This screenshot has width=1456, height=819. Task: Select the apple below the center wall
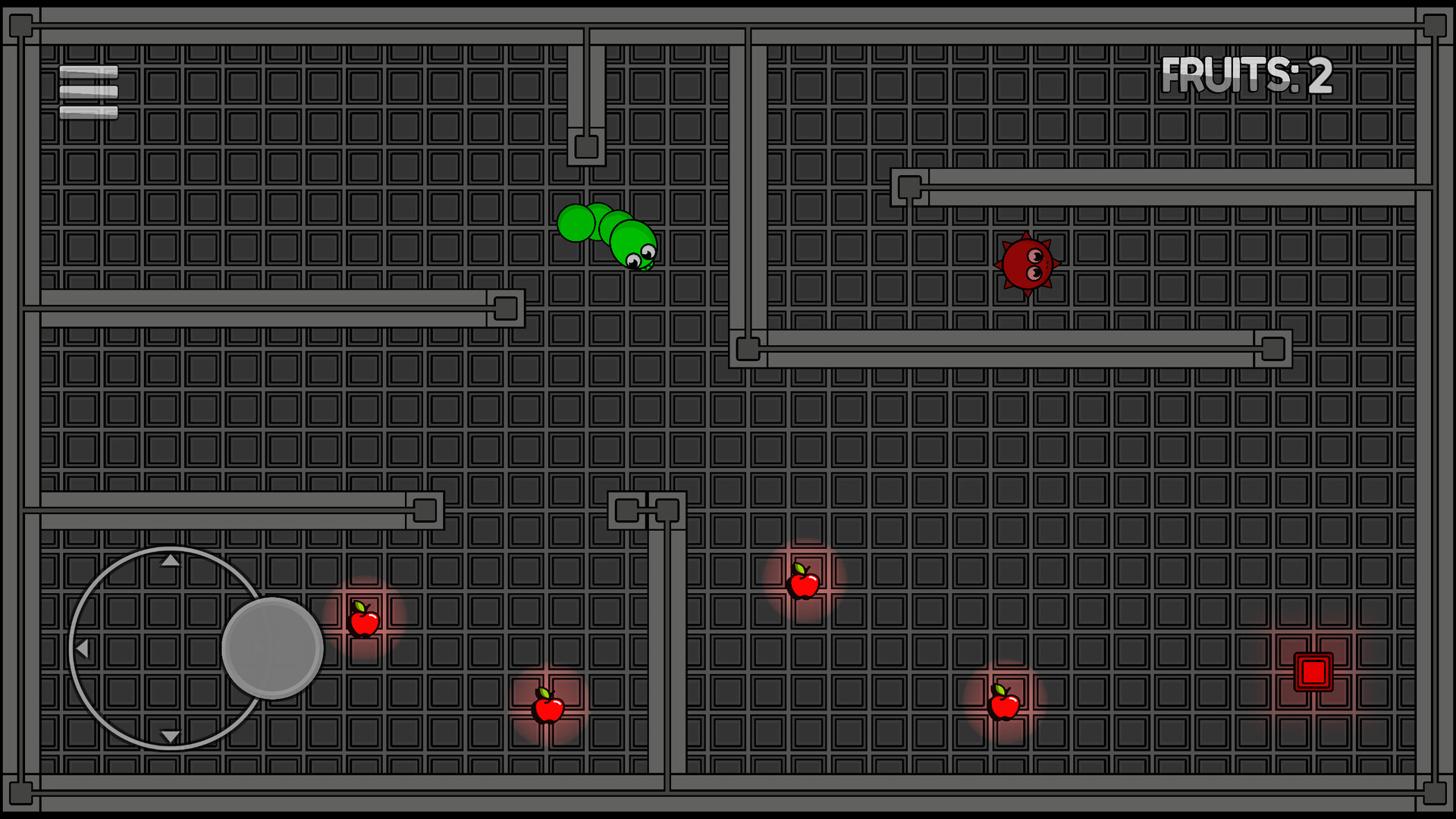pos(548,709)
